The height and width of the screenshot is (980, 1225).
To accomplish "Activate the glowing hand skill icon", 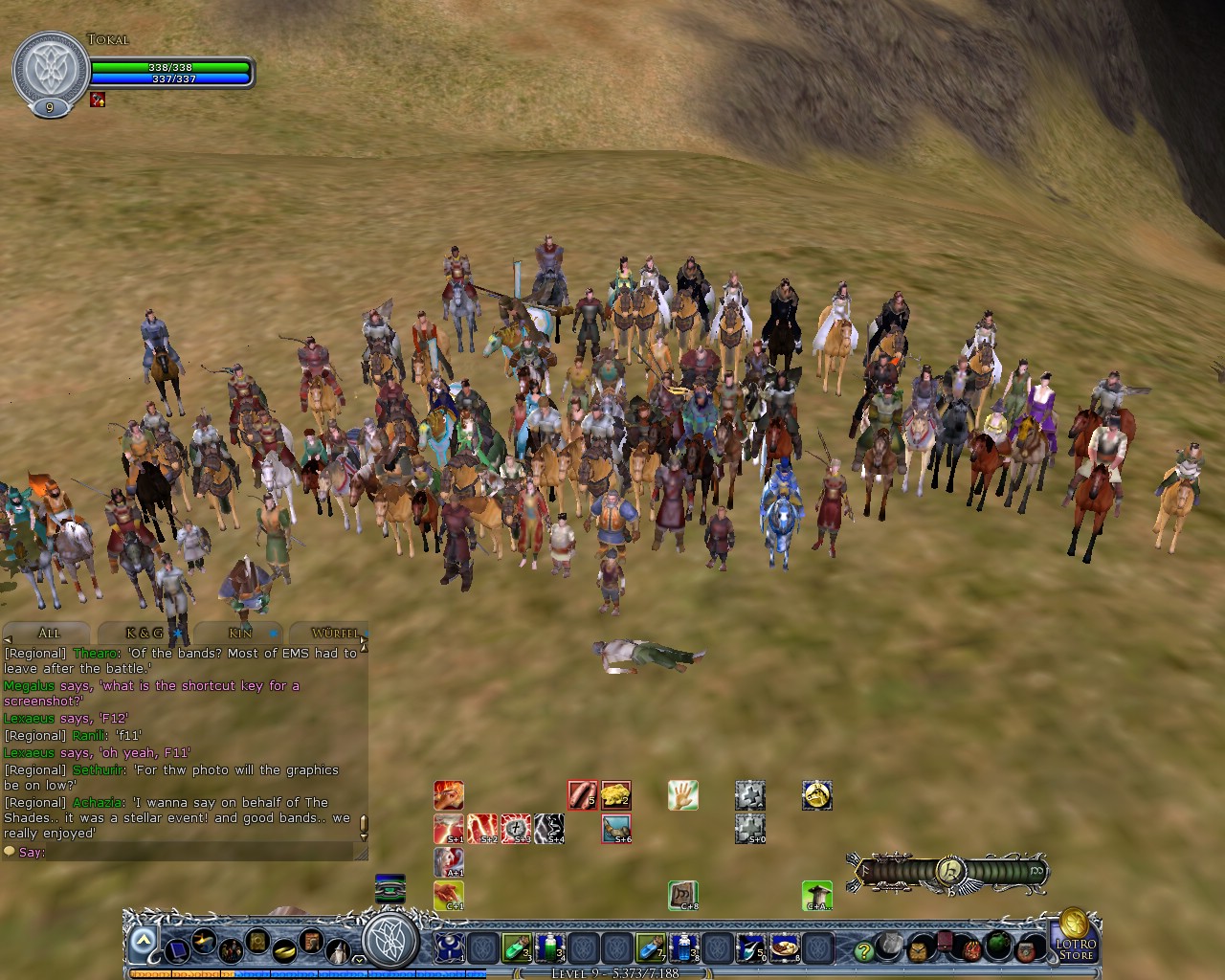I will point(681,795).
